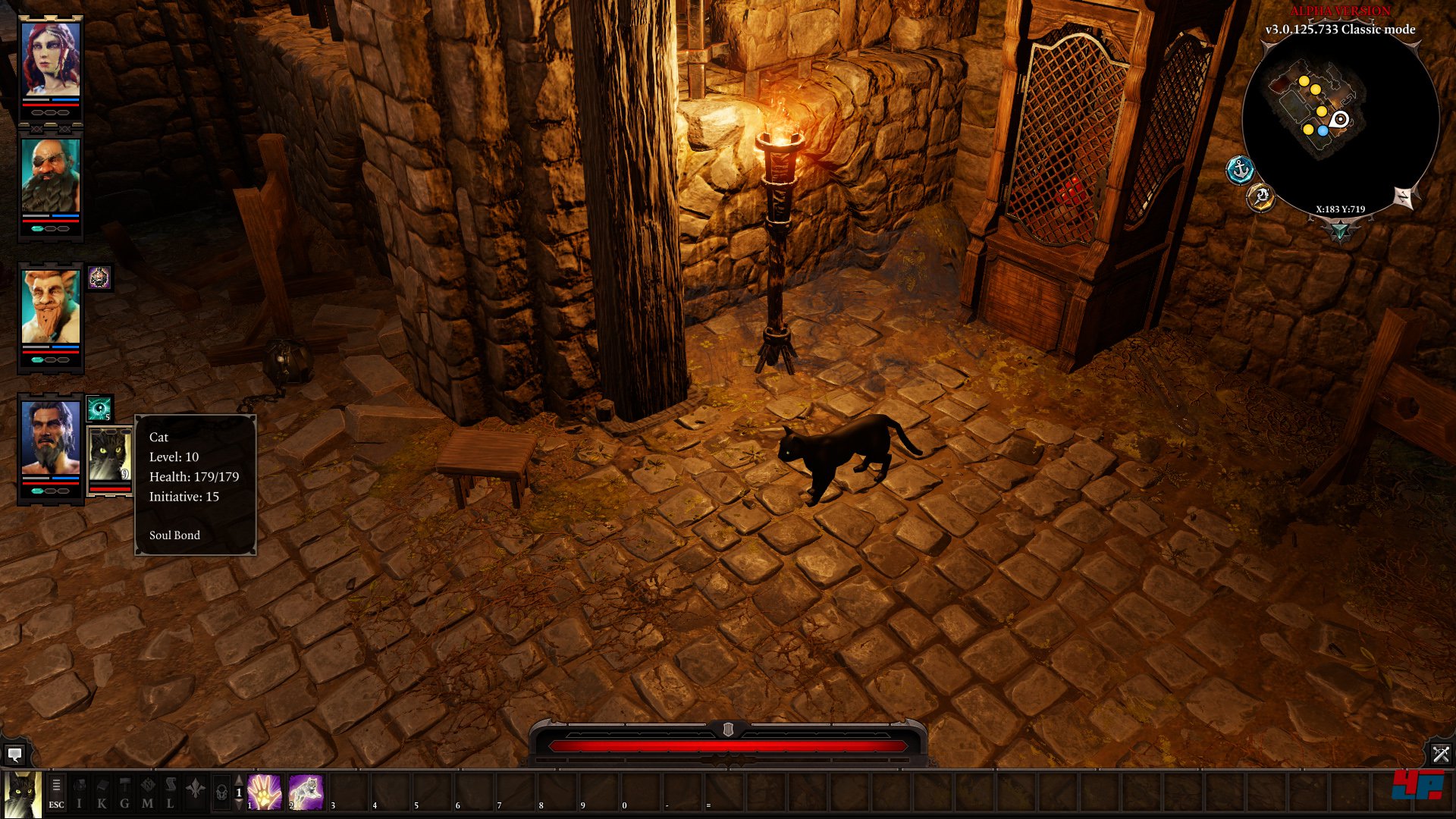Inspect the glowing eye status icon
The image size is (1456, 819).
click(x=99, y=409)
